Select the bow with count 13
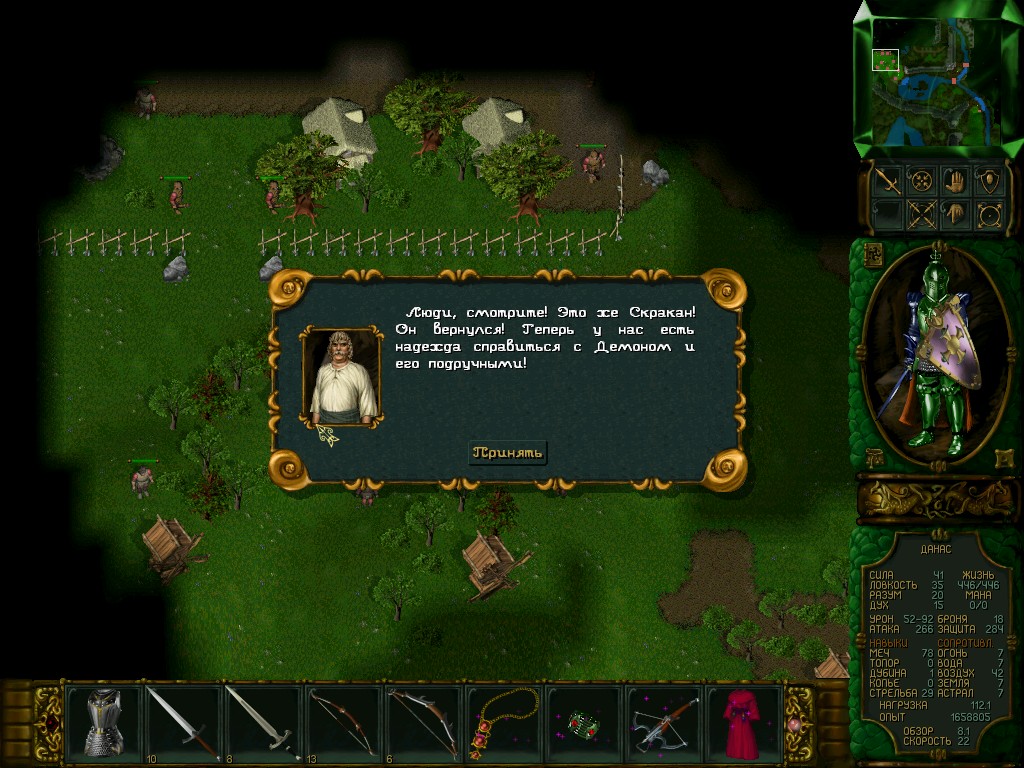The image size is (1024, 768). (x=342, y=721)
